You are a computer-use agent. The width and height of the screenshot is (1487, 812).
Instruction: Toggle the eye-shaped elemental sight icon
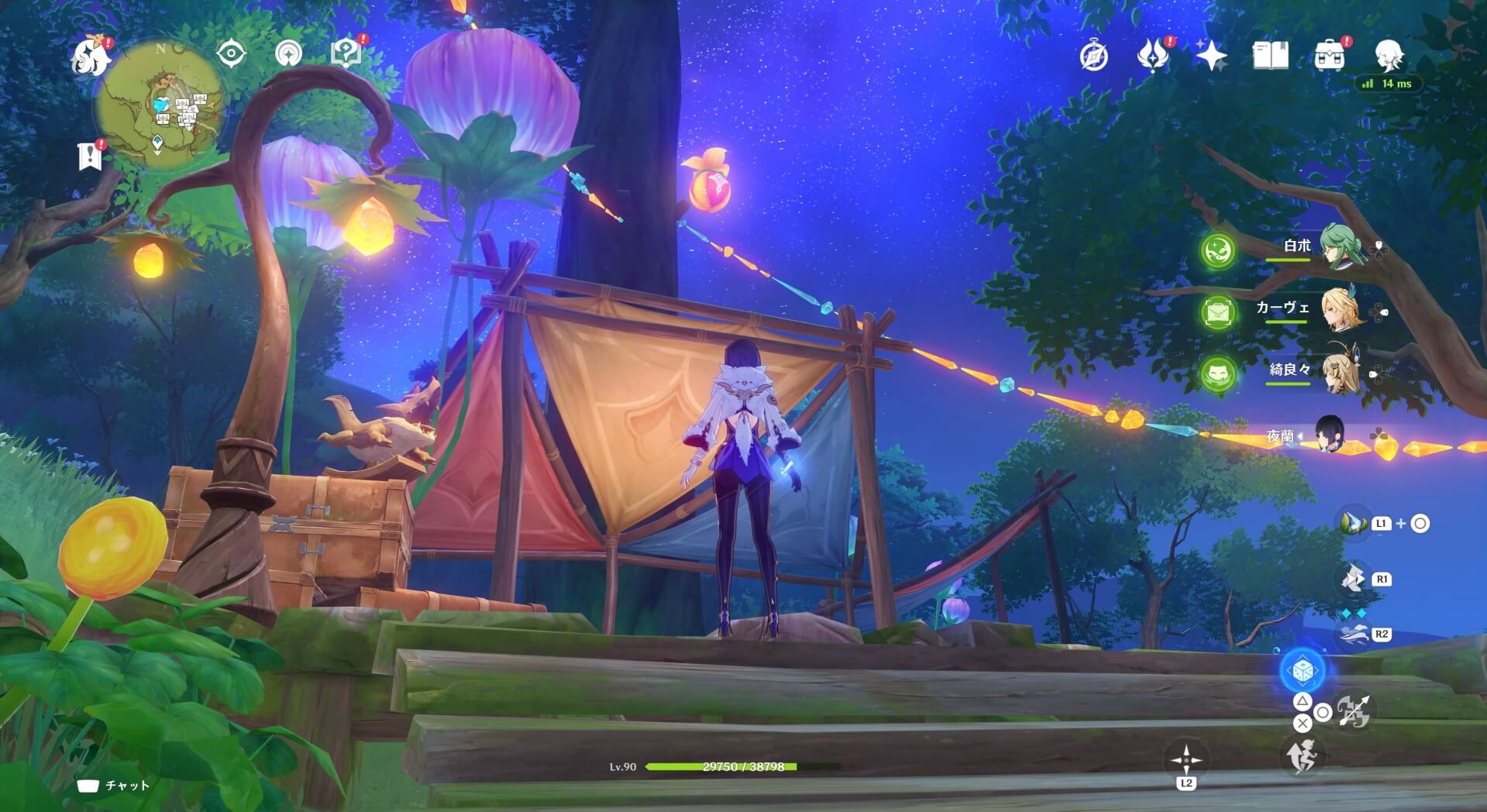231,53
